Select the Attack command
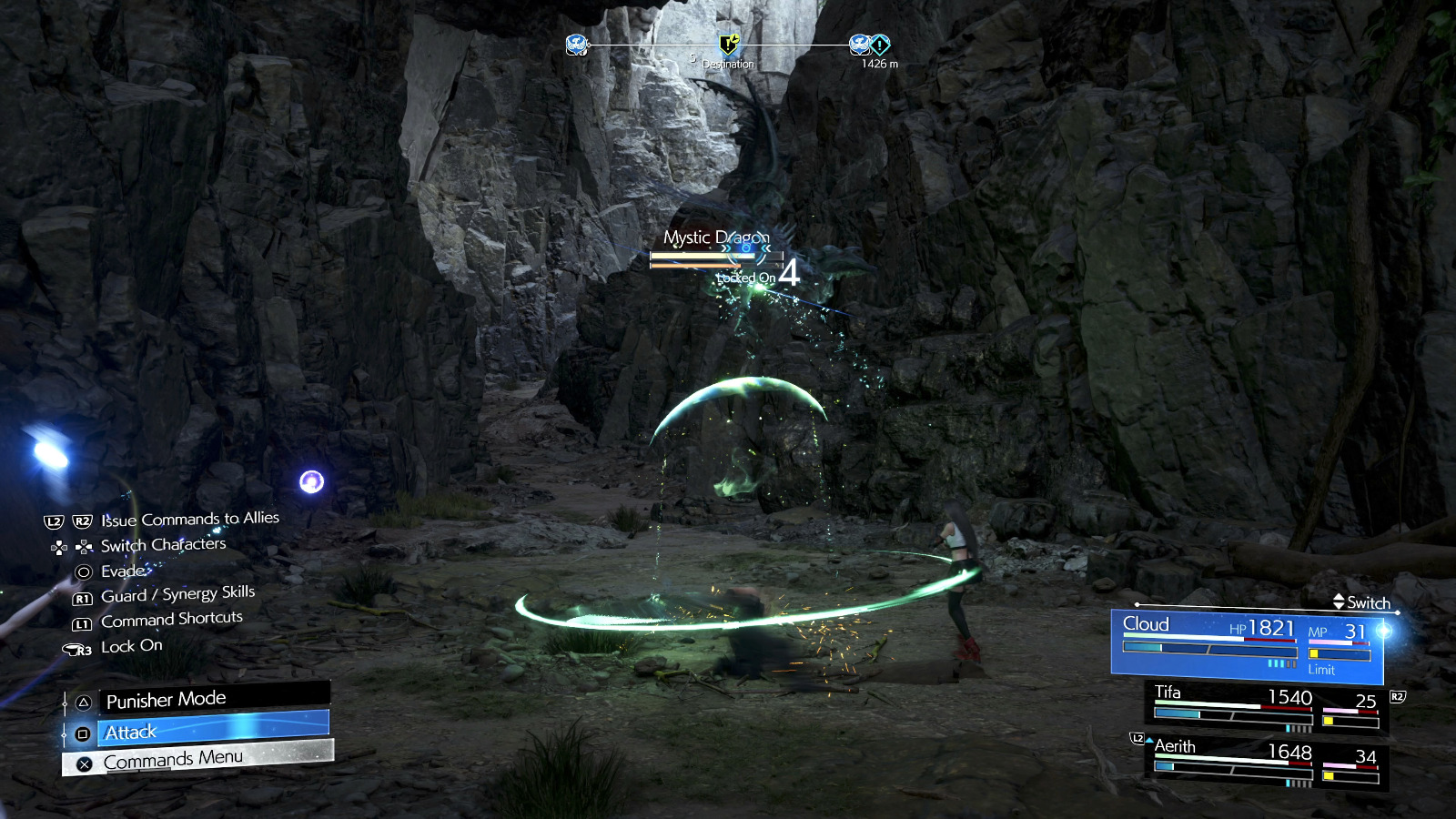This screenshot has width=1456, height=819. pos(211,730)
